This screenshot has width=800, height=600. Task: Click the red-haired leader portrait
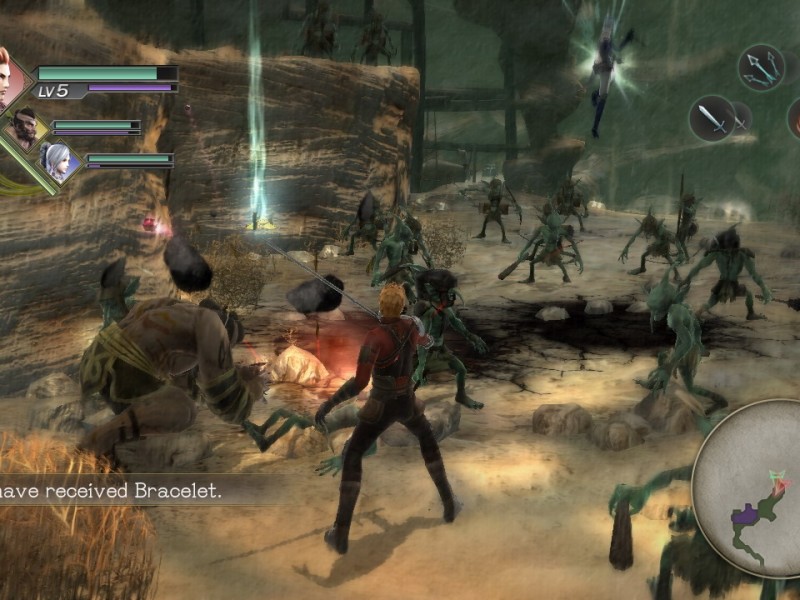(8, 78)
